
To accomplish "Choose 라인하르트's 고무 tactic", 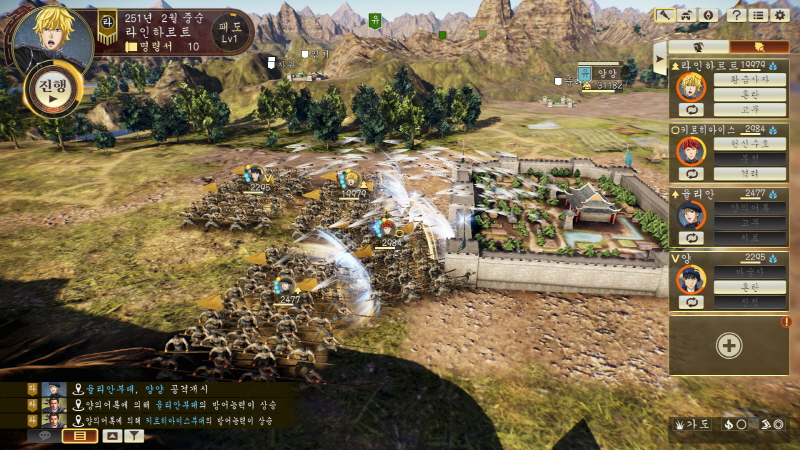I will pos(748,110).
